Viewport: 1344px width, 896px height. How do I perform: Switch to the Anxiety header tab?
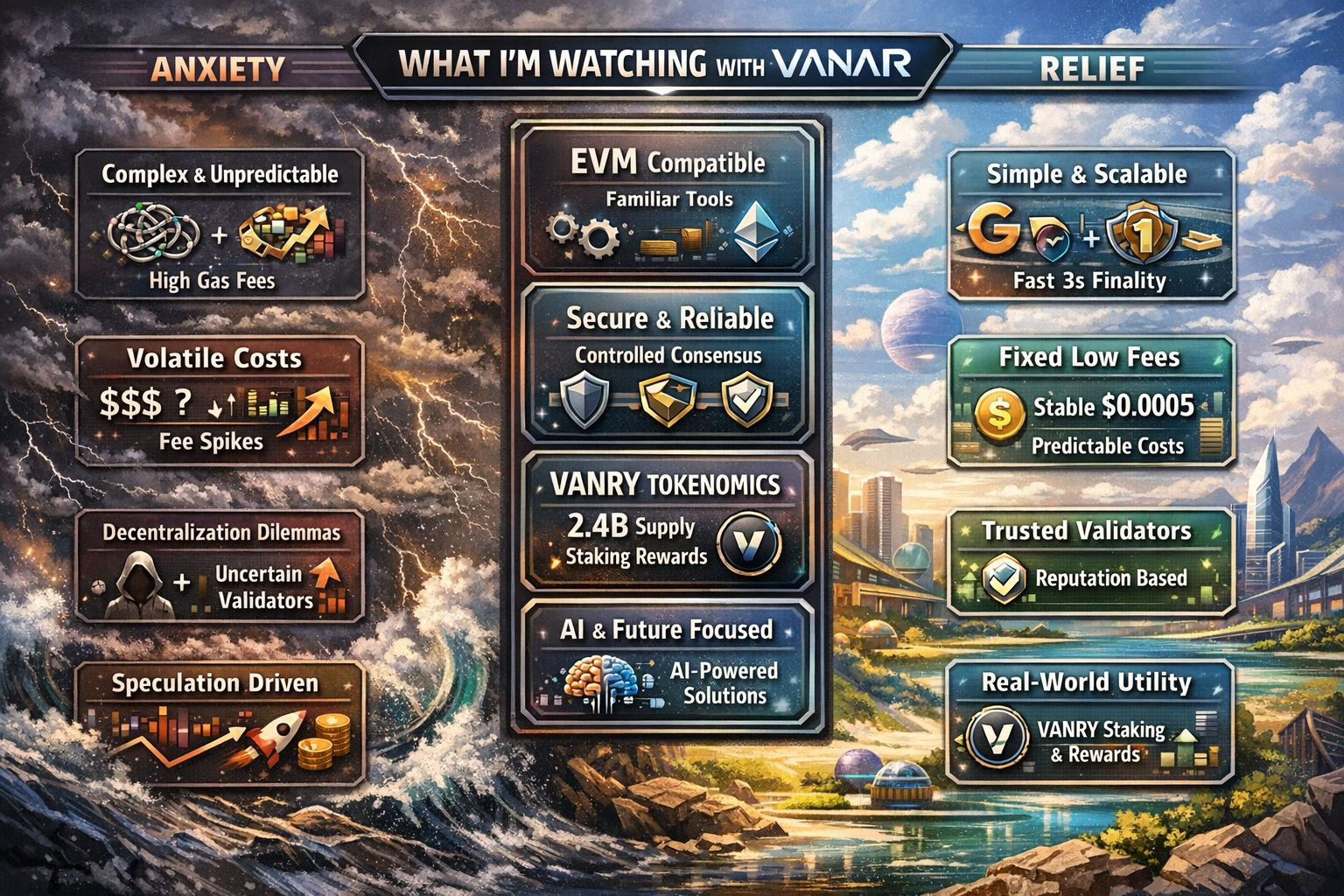pos(220,68)
